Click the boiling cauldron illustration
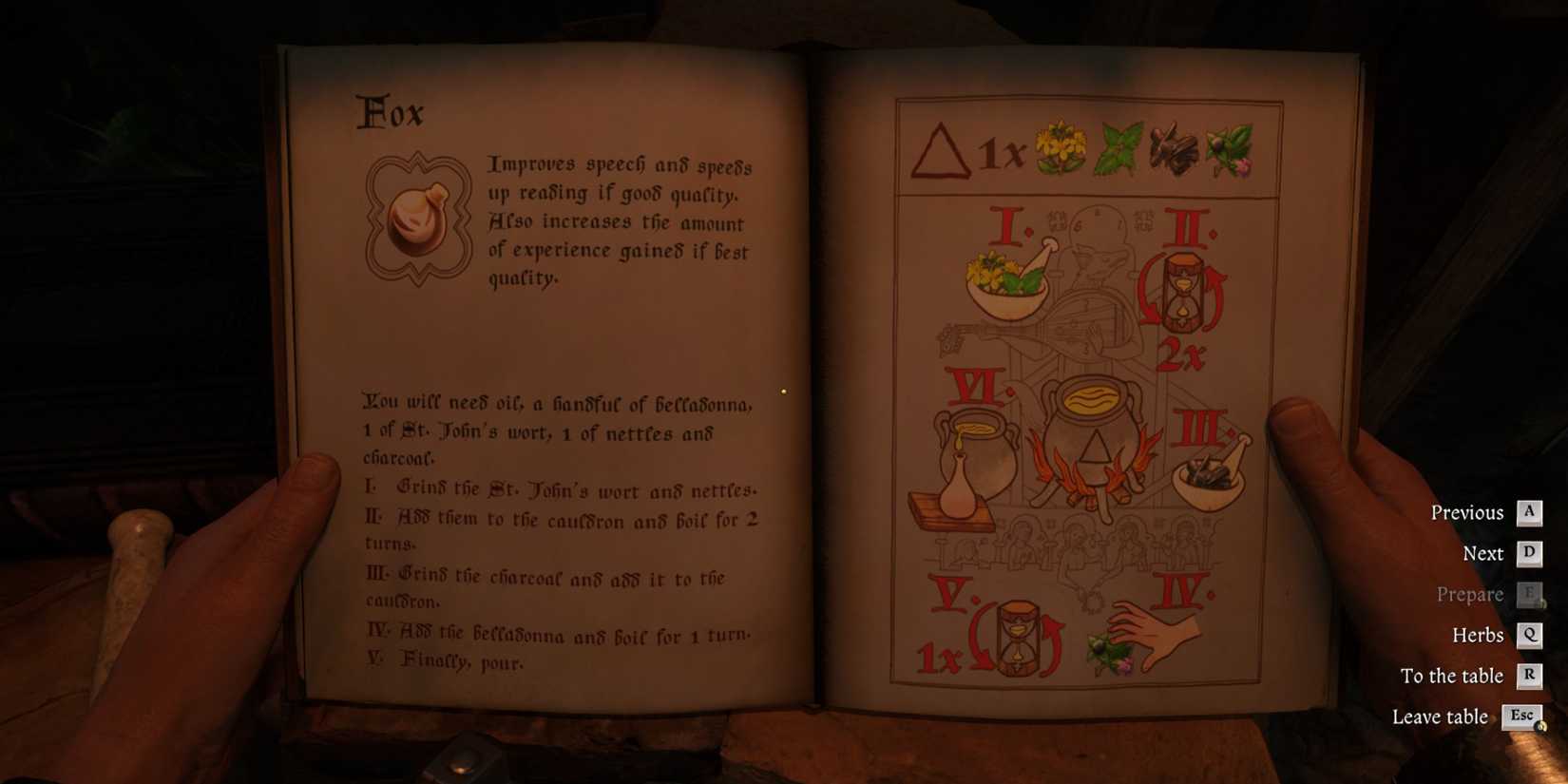Image resolution: width=1568 pixels, height=784 pixels. pos(1093,428)
